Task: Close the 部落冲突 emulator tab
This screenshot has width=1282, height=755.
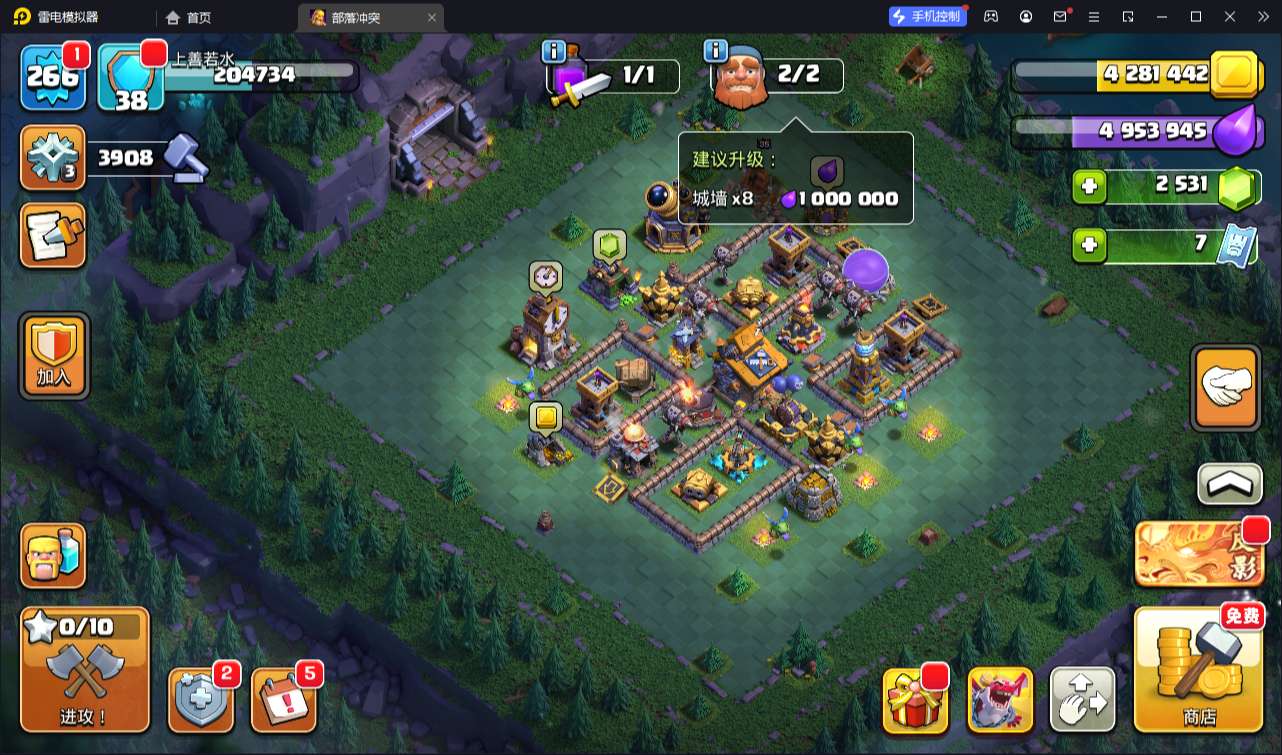Action: coord(432,17)
